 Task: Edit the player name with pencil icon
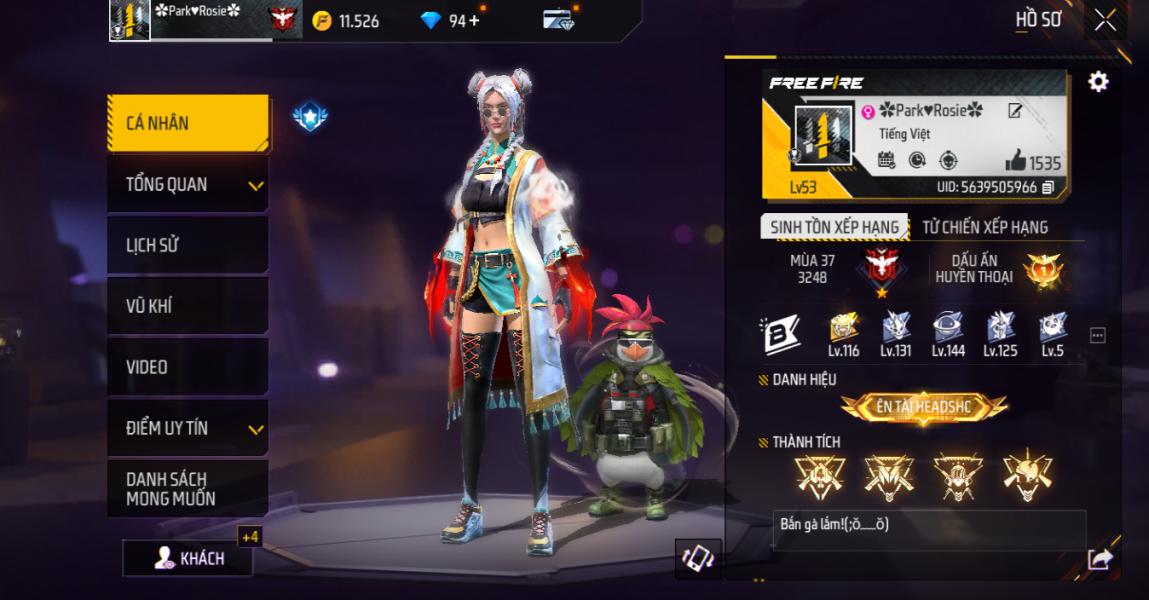(1015, 111)
